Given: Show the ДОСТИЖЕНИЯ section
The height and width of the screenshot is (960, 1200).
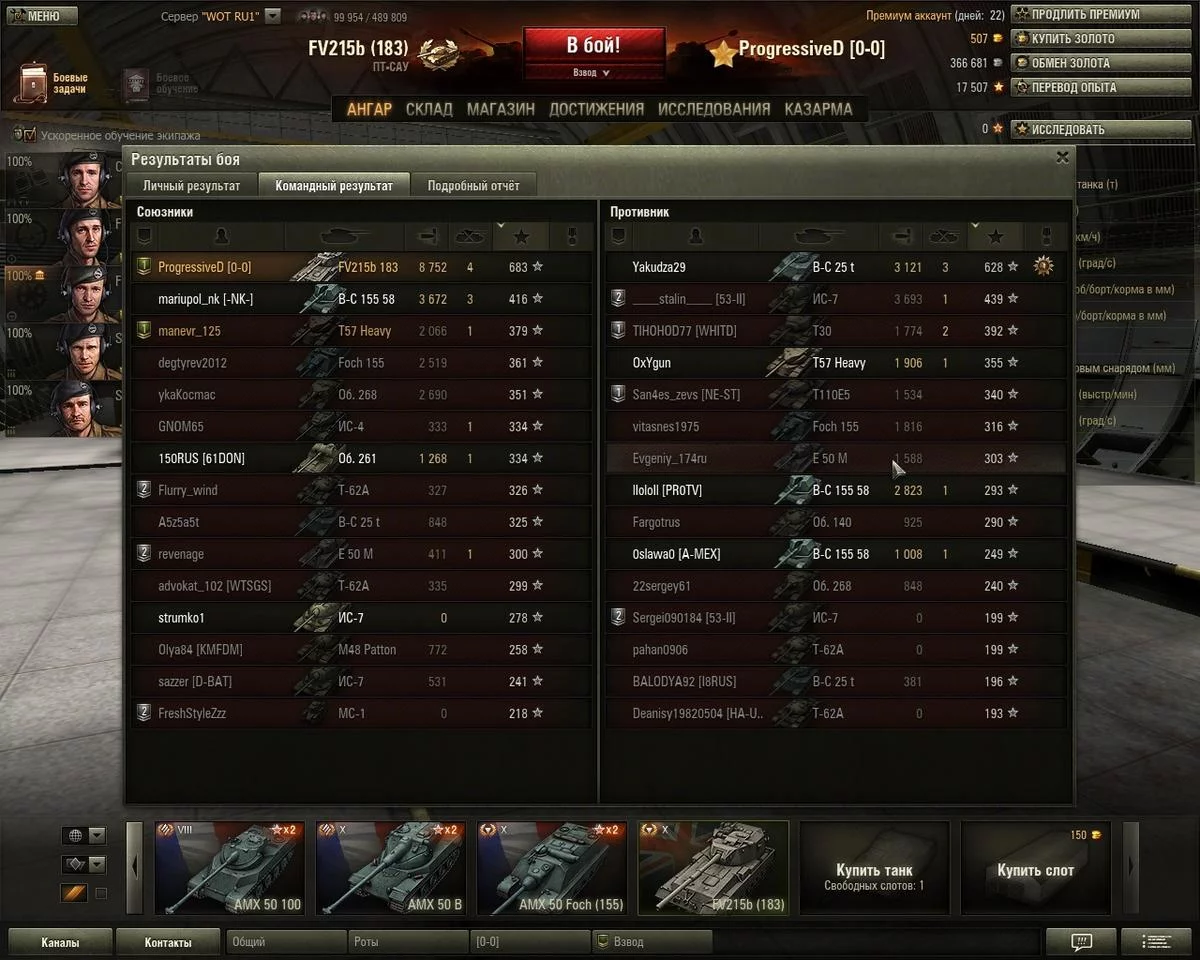Looking at the screenshot, I should point(596,109).
